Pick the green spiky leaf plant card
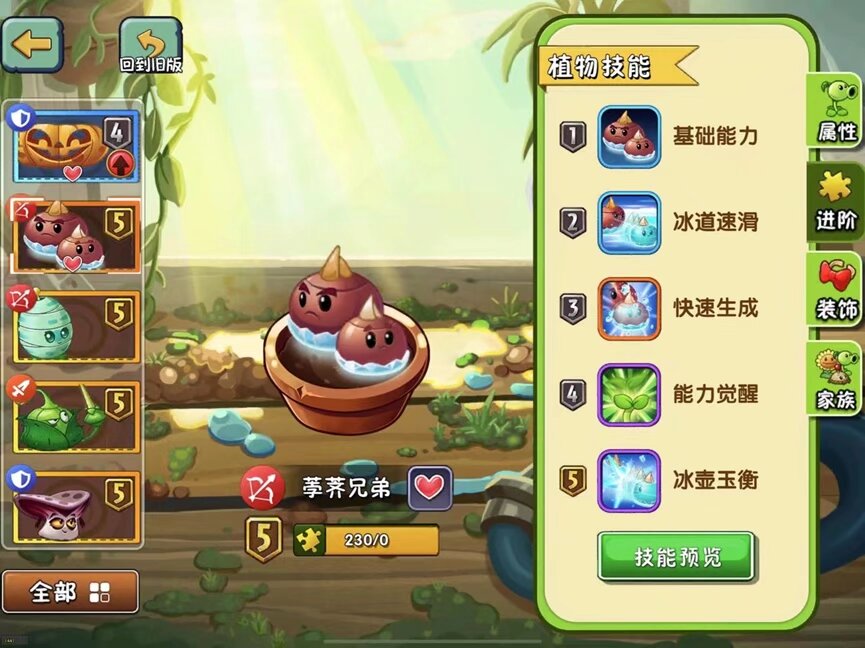865x648 pixels. pos(75,416)
